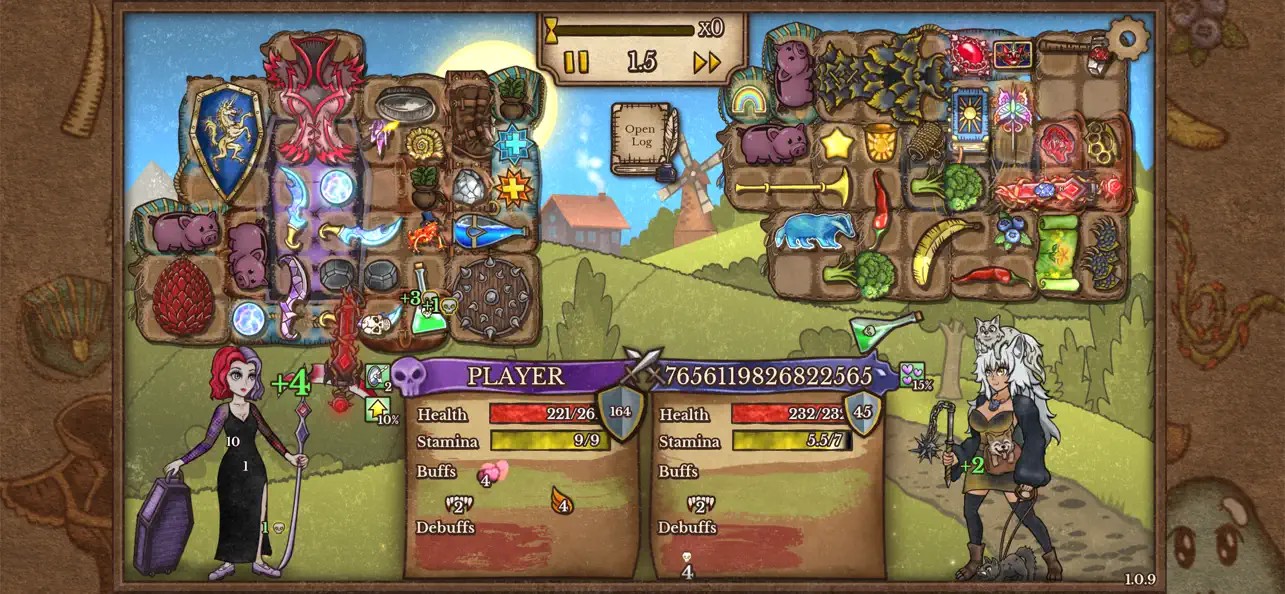Open the battle log book
1285x594 pixels.
[641, 138]
